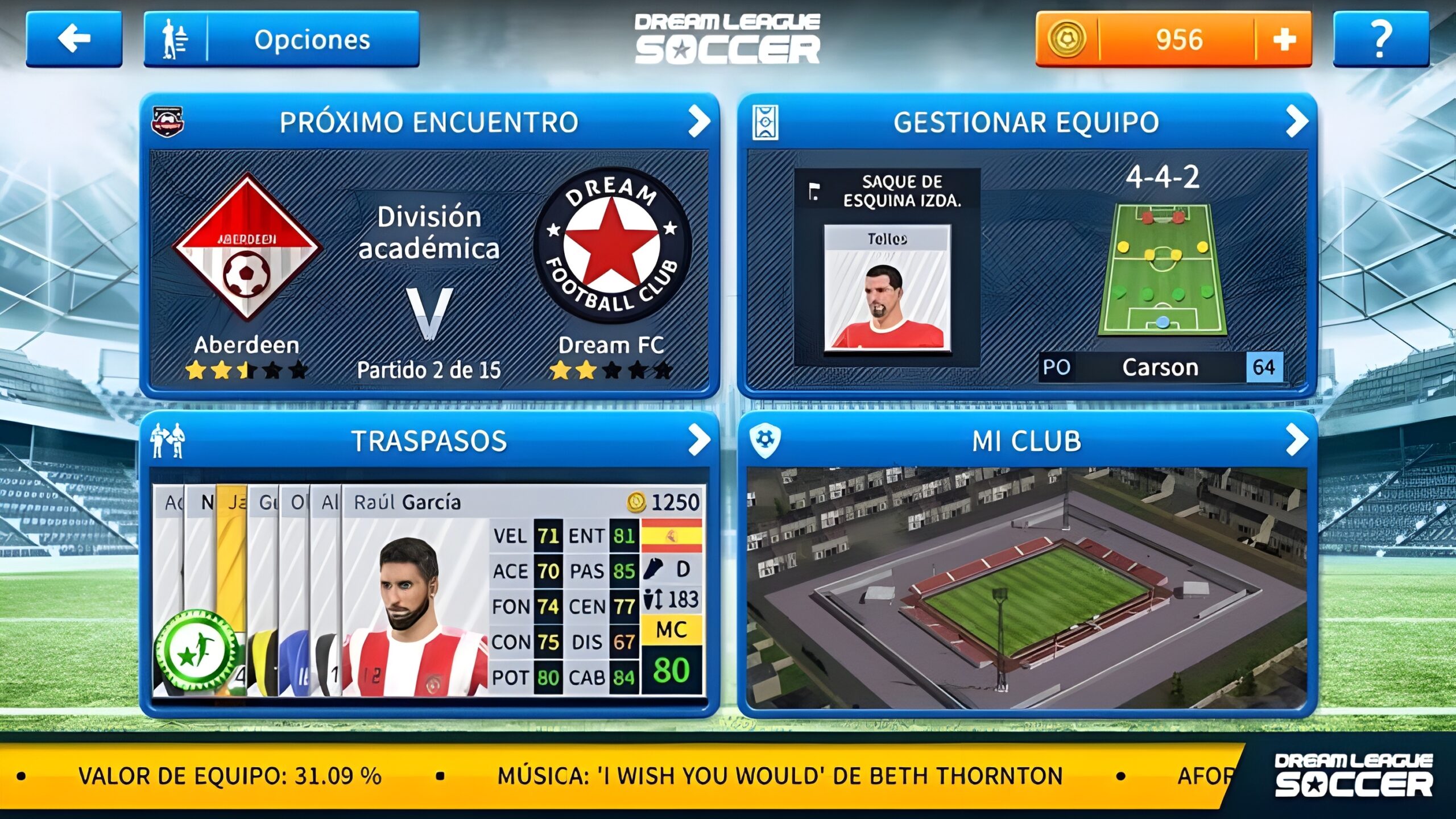Select the Carson goalkeeper row
This screenshot has height=819, width=1456.
[x=1160, y=367]
